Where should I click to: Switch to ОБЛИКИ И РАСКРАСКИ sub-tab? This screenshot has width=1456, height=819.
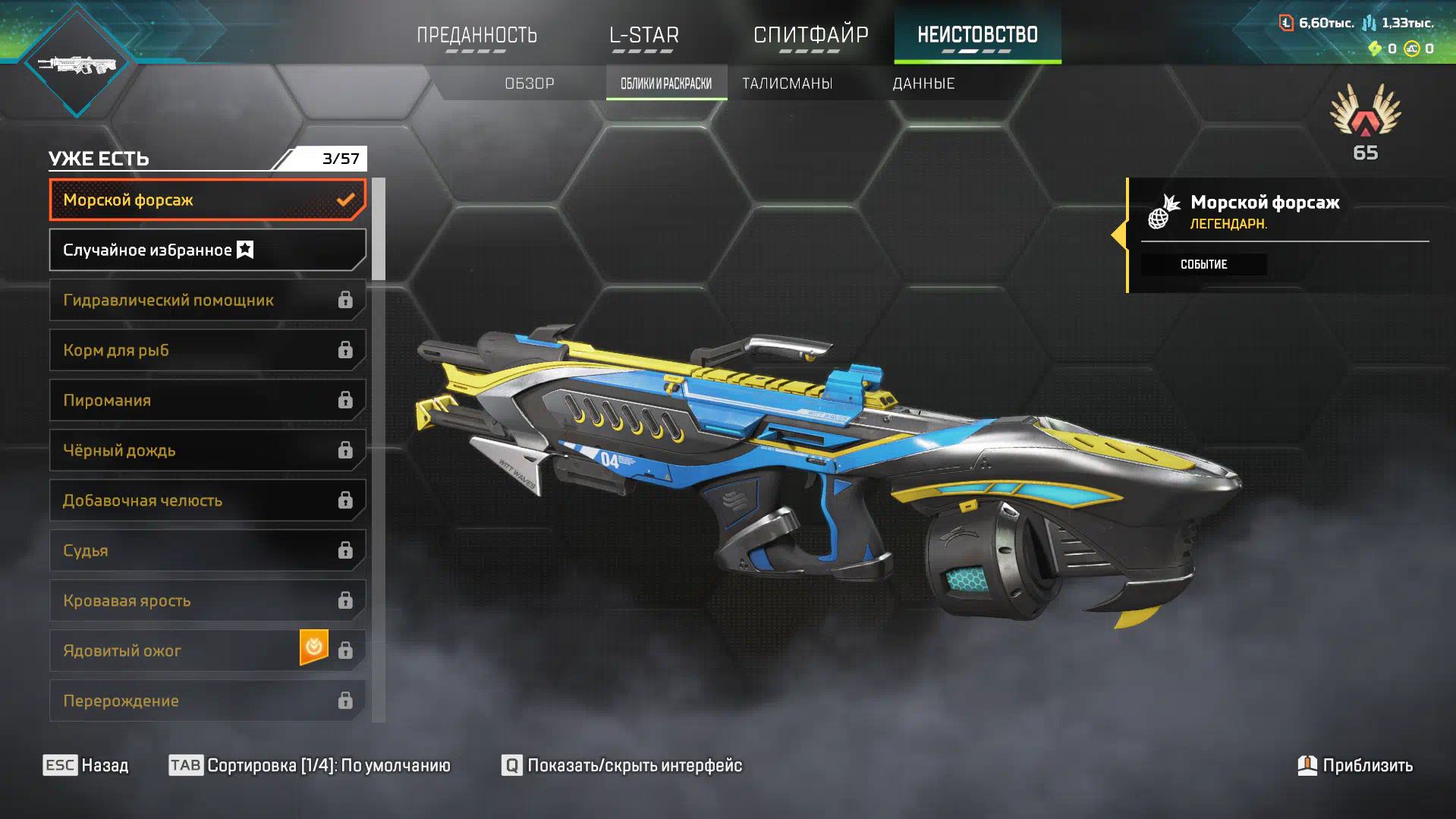[x=666, y=83]
